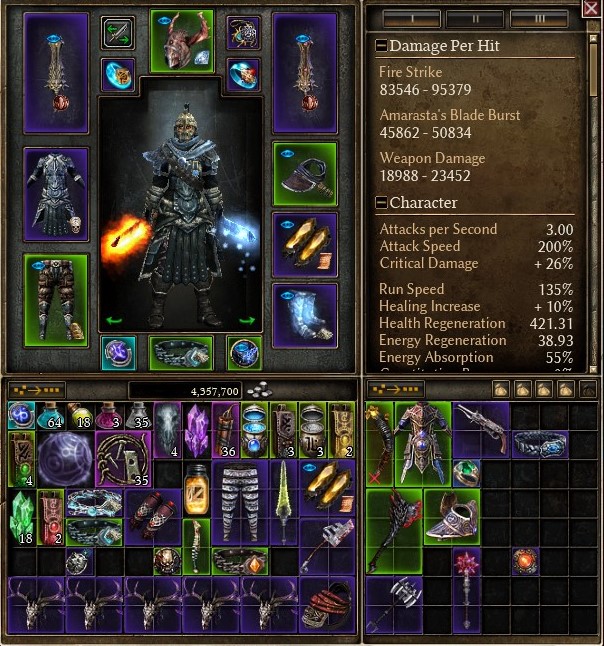Toggle the weapon swap button

click(118, 32)
